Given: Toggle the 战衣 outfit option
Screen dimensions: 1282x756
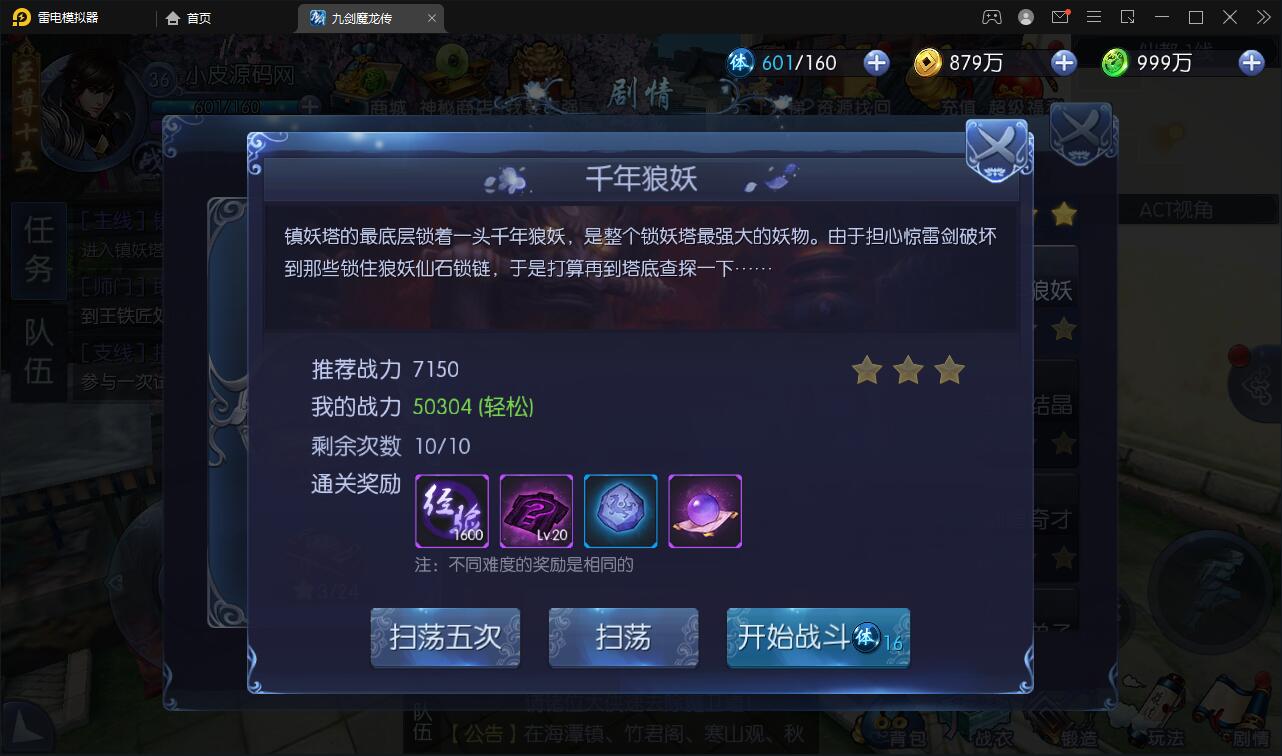Looking at the screenshot, I should click(x=993, y=732).
